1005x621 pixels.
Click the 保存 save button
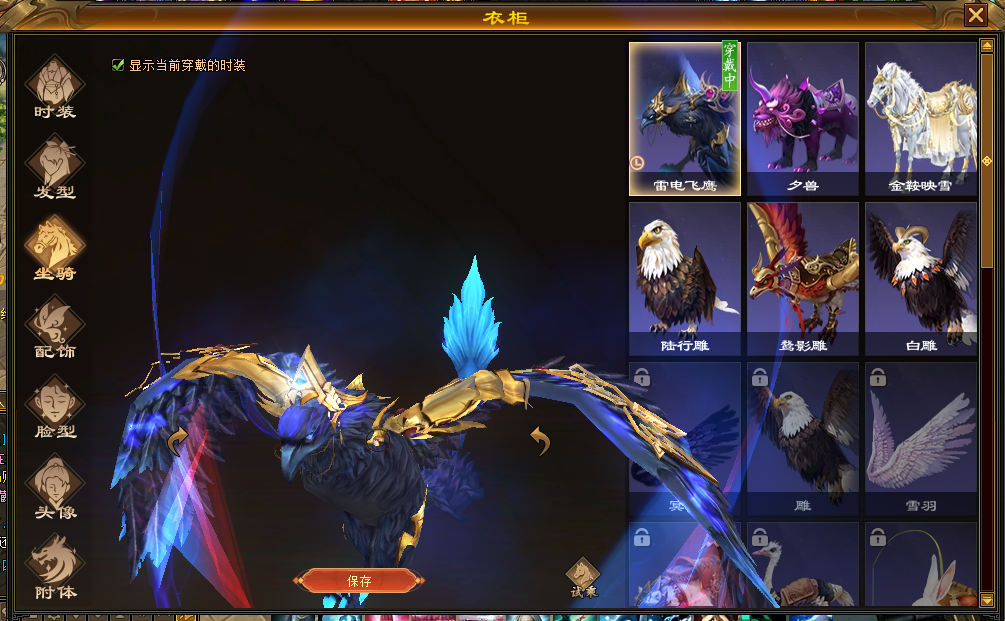pyautogui.click(x=359, y=581)
